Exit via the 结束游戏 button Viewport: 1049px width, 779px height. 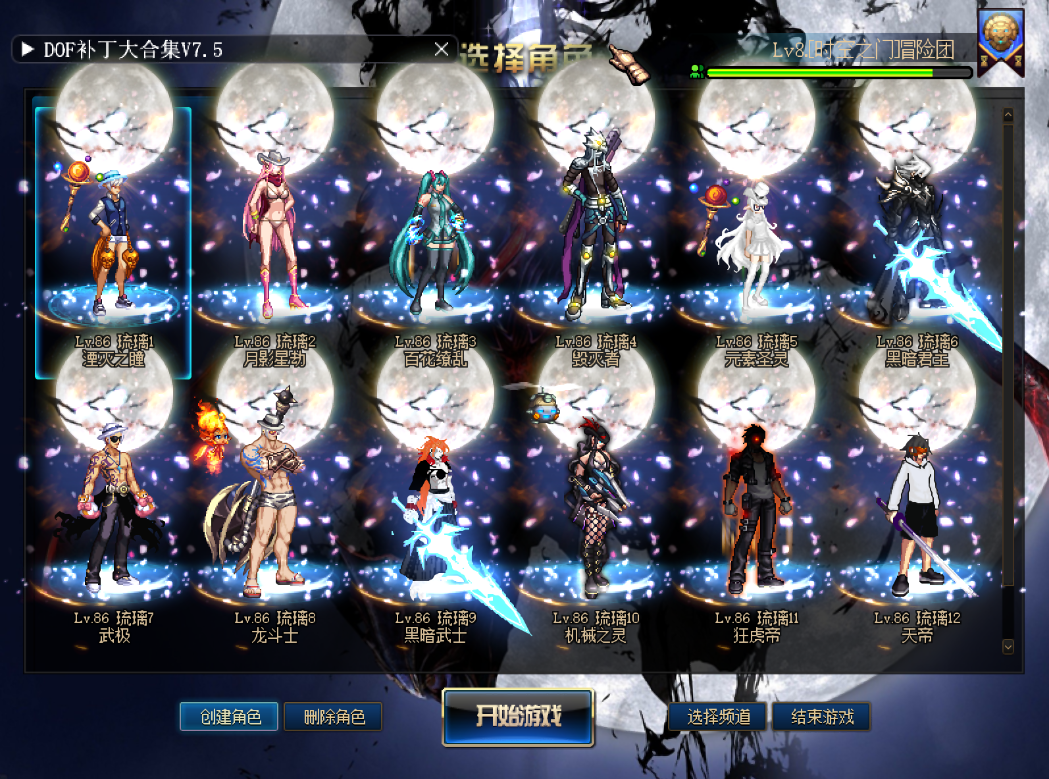pyautogui.click(x=820, y=717)
